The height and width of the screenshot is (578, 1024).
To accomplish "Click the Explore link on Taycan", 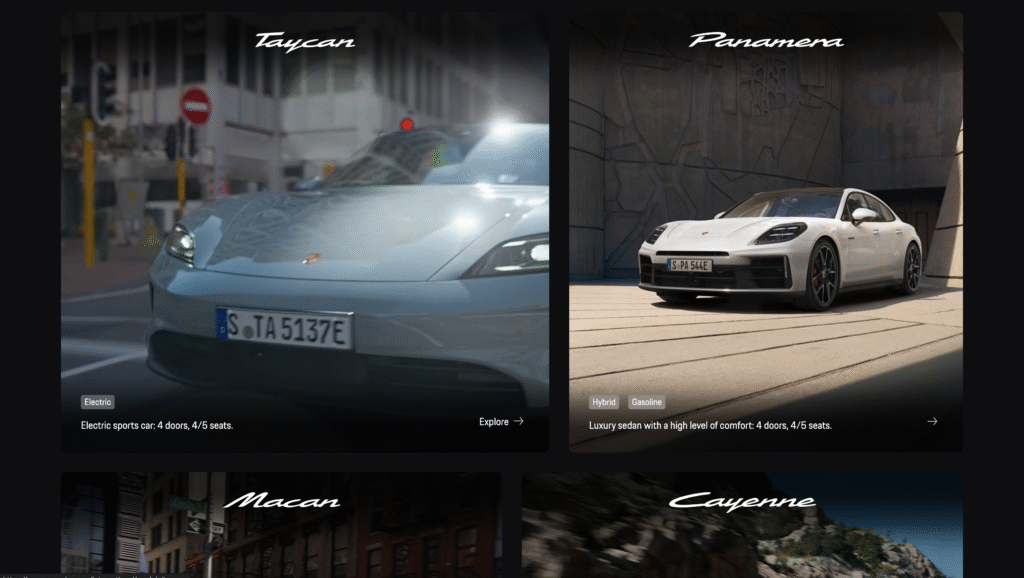I will coord(501,422).
